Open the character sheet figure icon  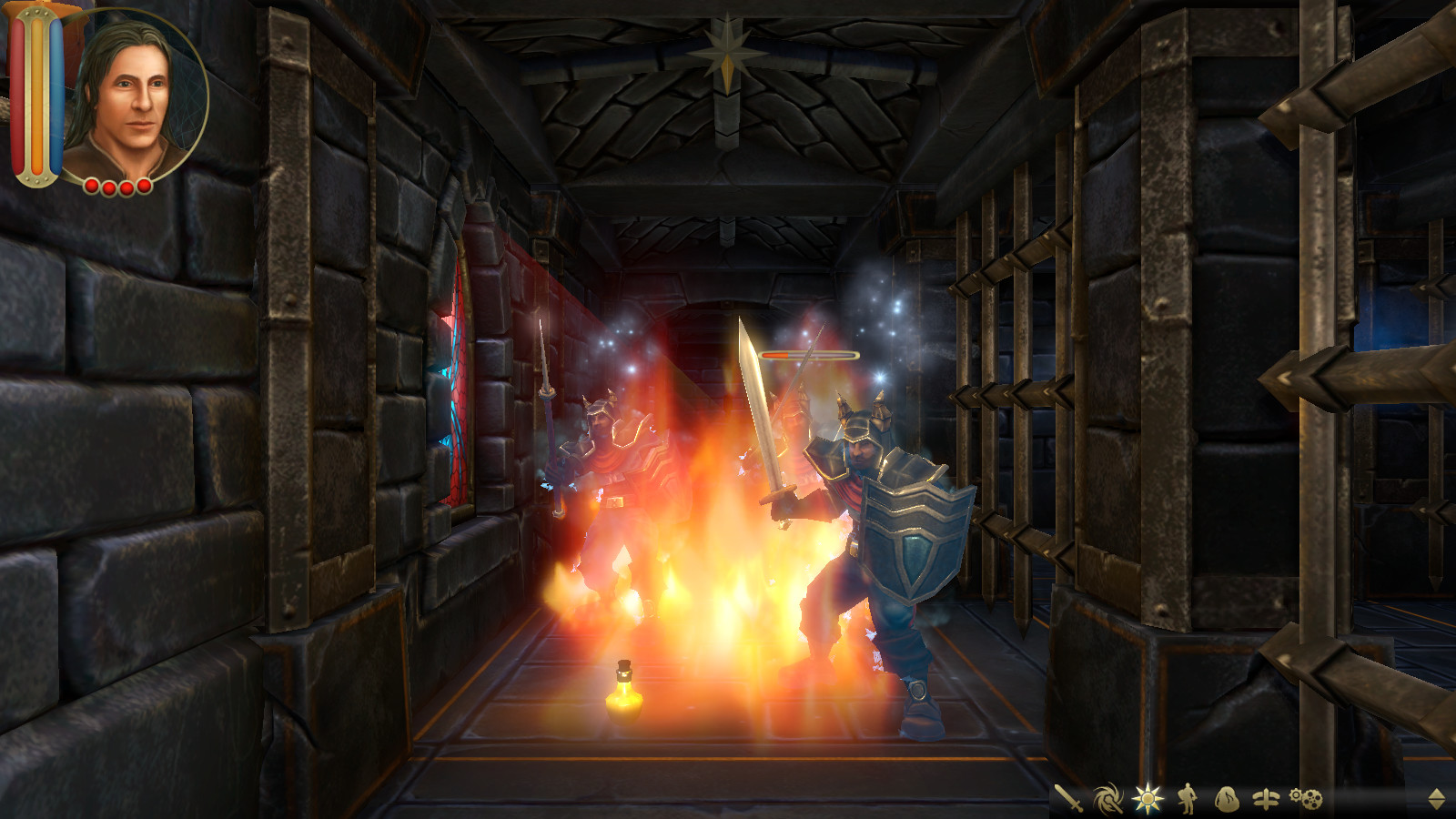(1185, 796)
